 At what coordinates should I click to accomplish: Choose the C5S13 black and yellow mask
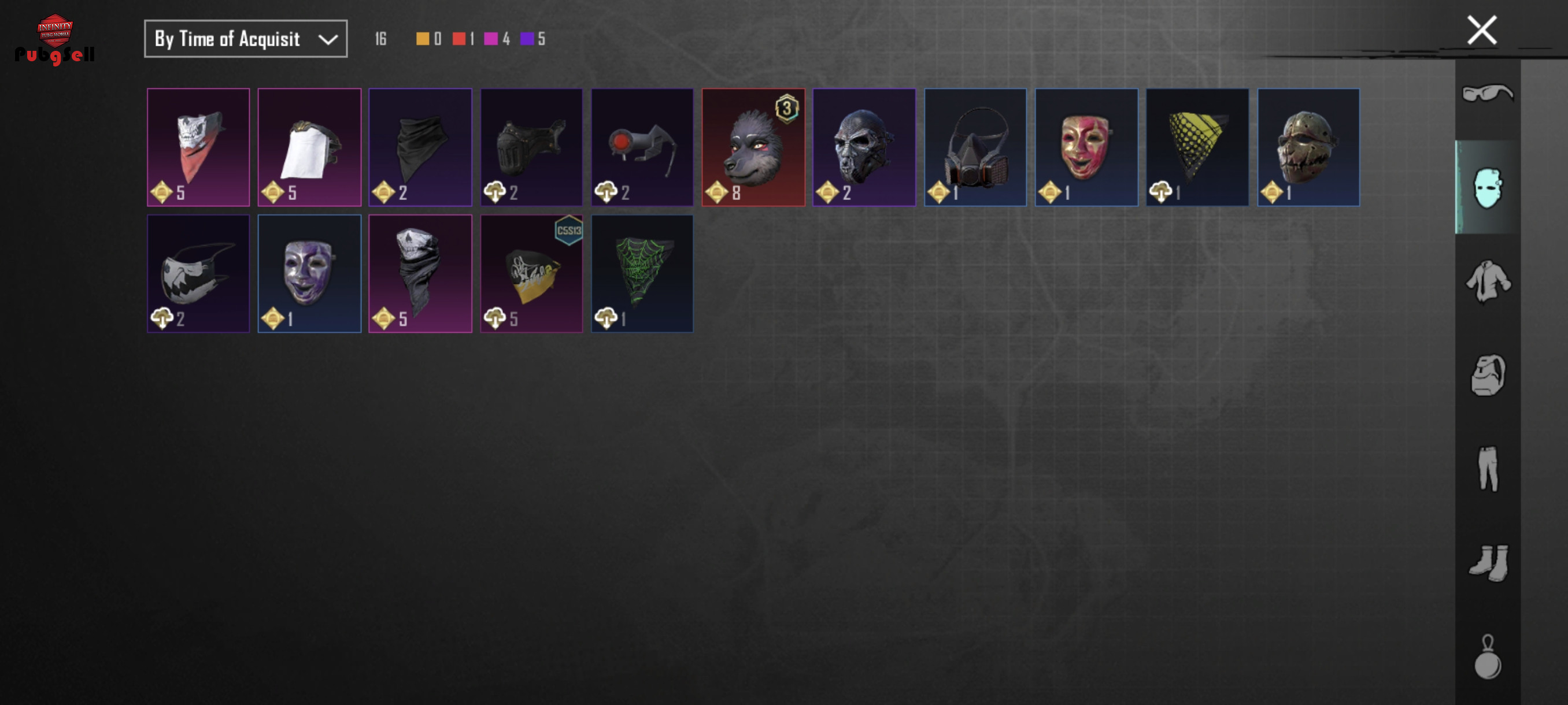[531, 273]
